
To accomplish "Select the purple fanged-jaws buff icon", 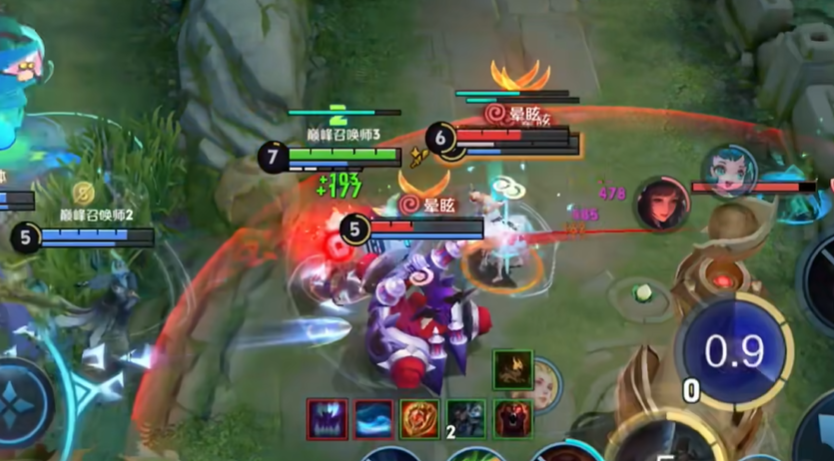I will (328, 419).
